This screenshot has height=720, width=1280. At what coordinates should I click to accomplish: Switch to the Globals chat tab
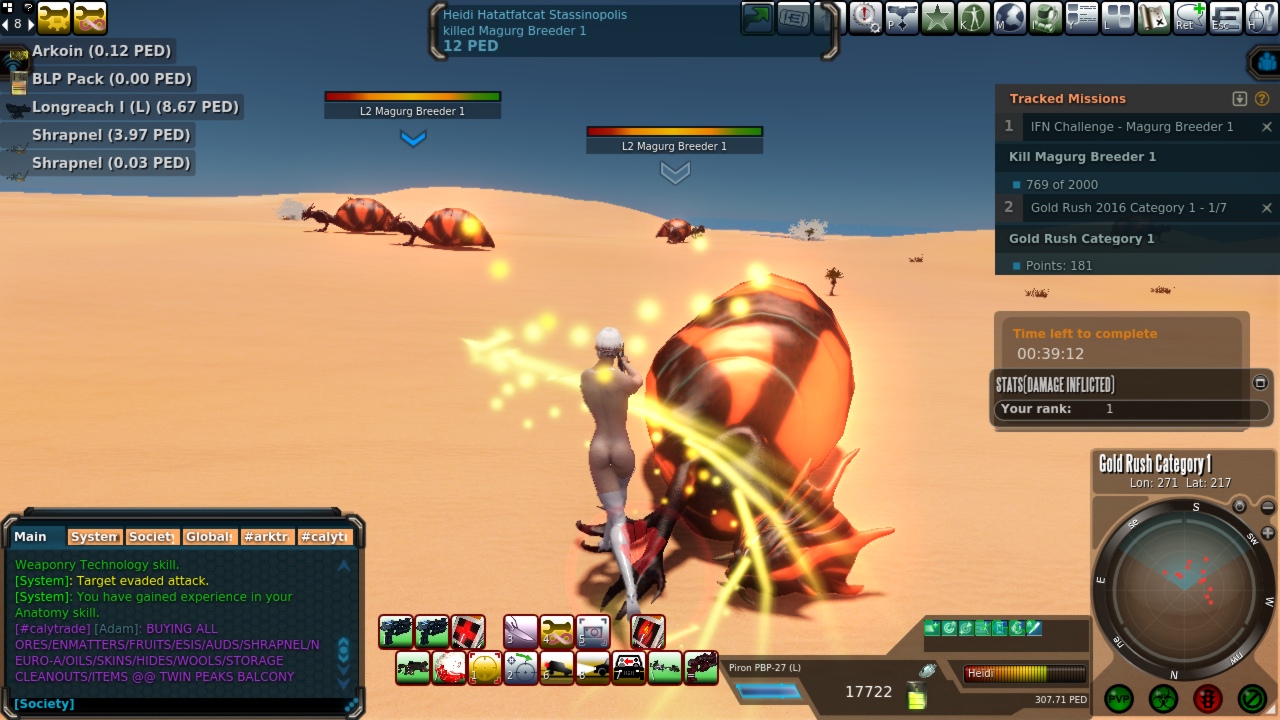(x=210, y=537)
